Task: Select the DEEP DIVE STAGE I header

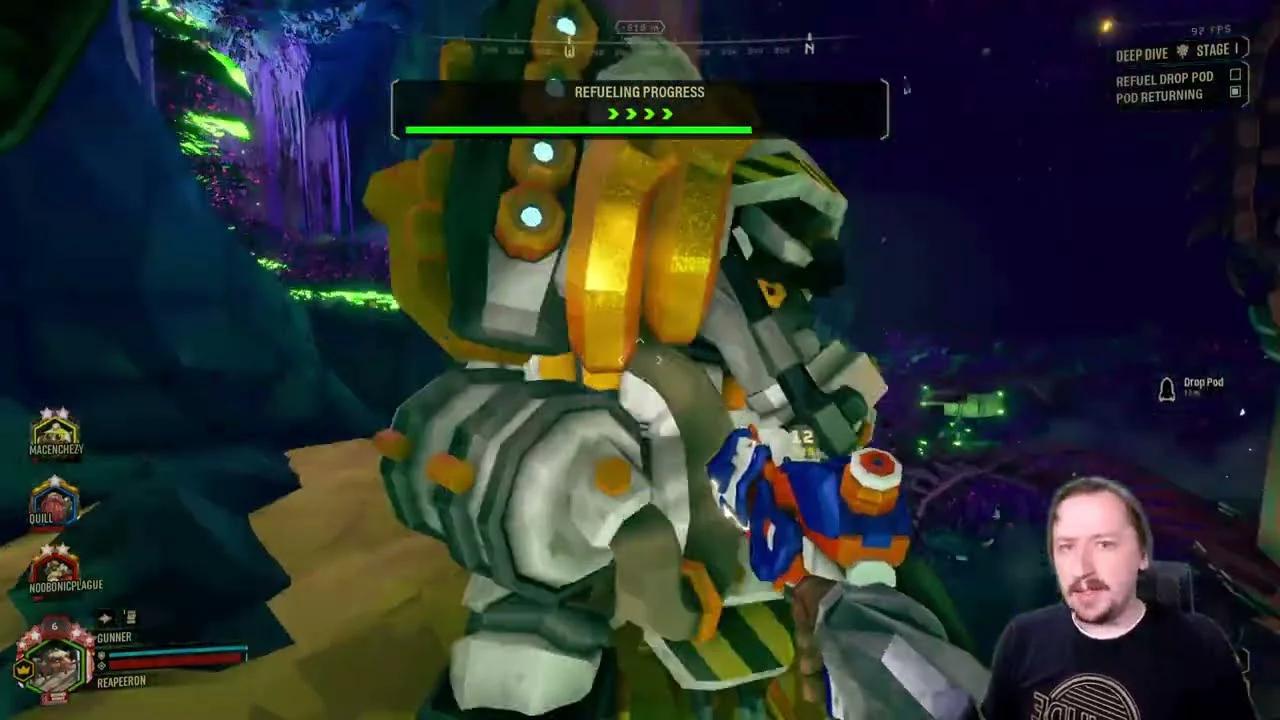Action: (1170, 49)
